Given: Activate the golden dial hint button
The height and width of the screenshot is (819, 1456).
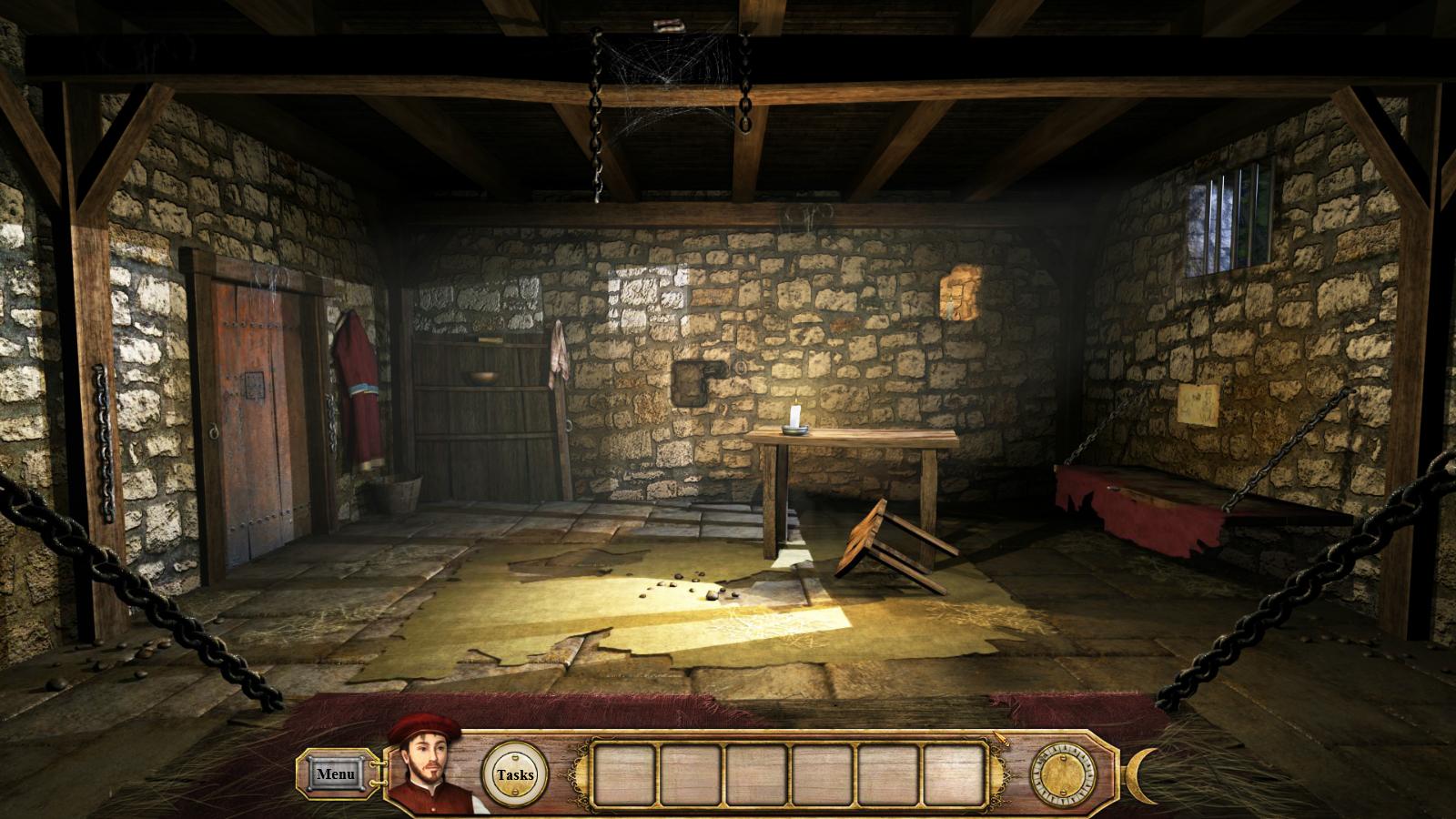Looking at the screenshot, I should (1063, 774).
